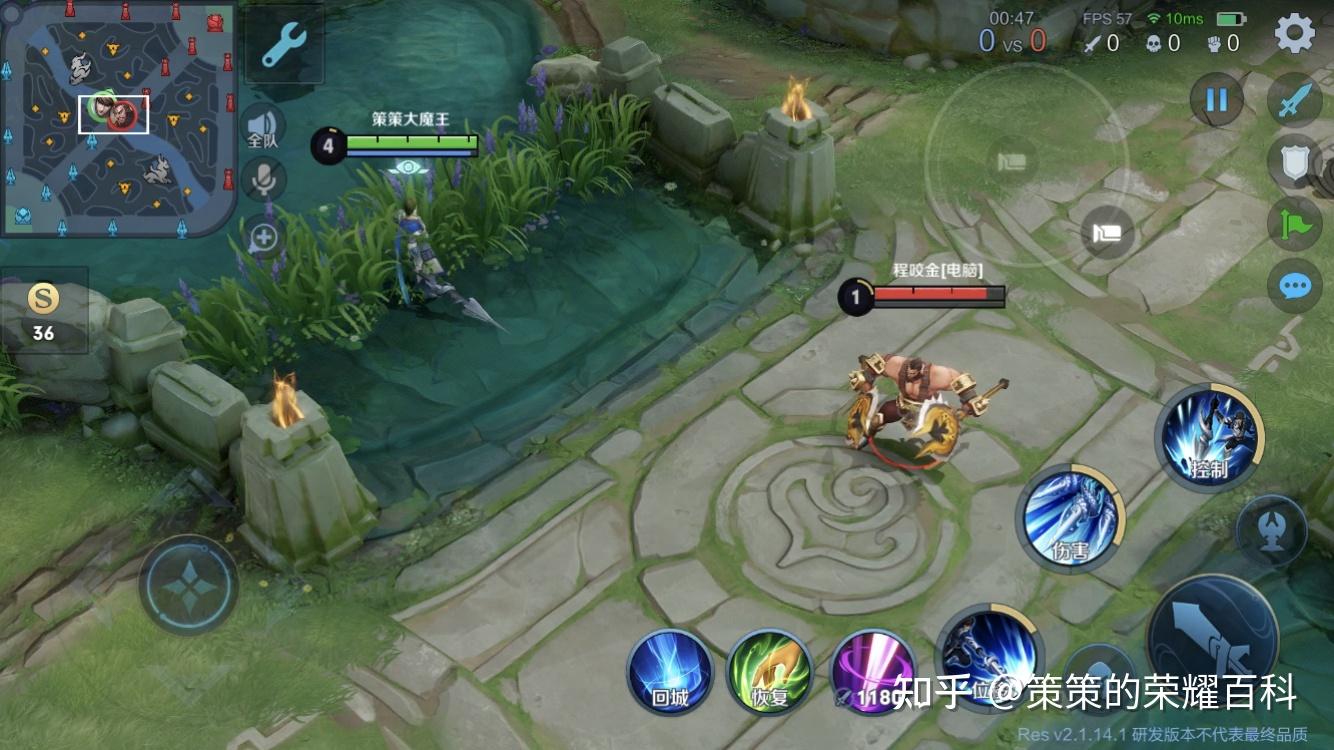Toggle the 全队 team speaker button

pos(263,127)
